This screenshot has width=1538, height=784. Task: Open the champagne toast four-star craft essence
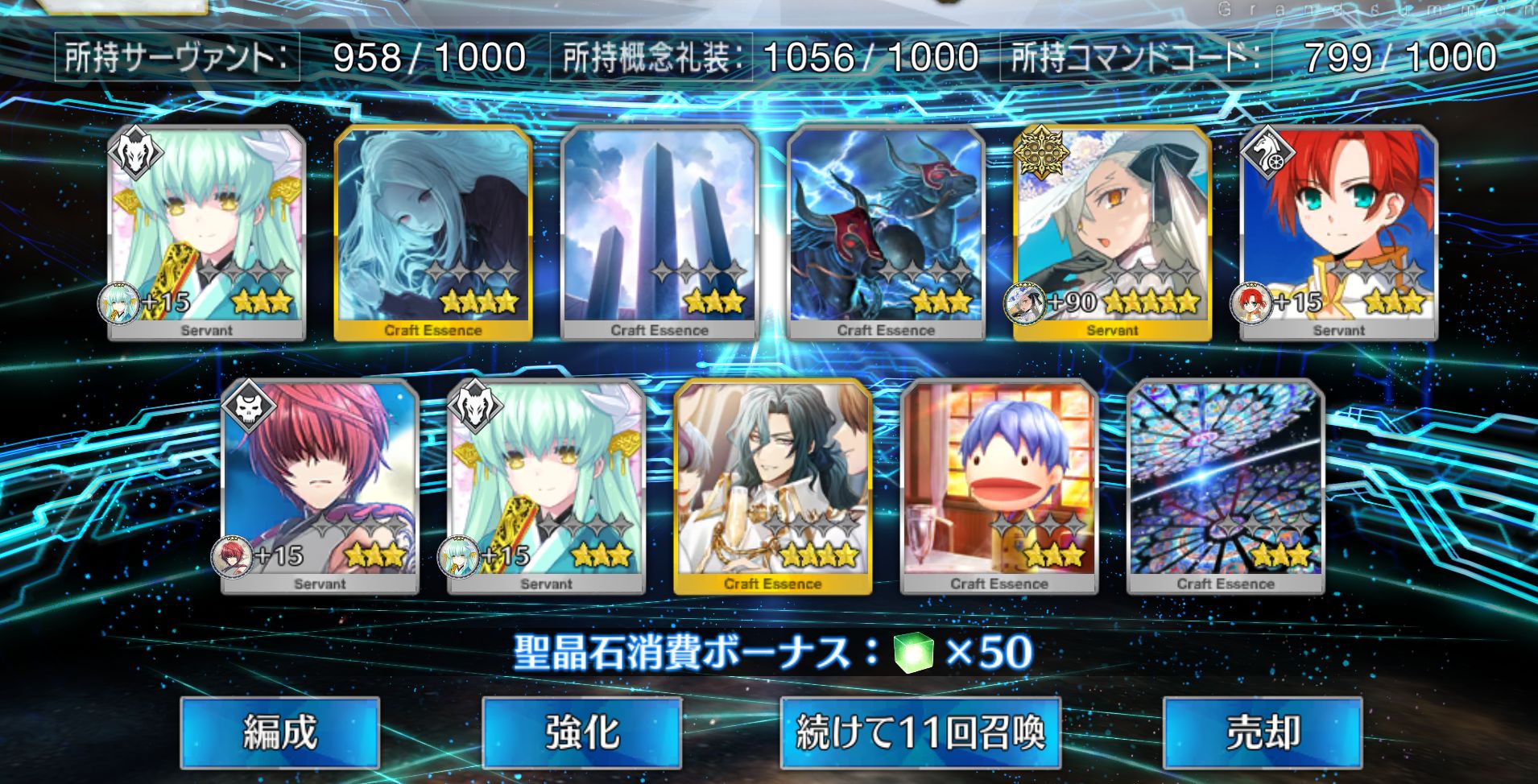[x=772, y=487]
